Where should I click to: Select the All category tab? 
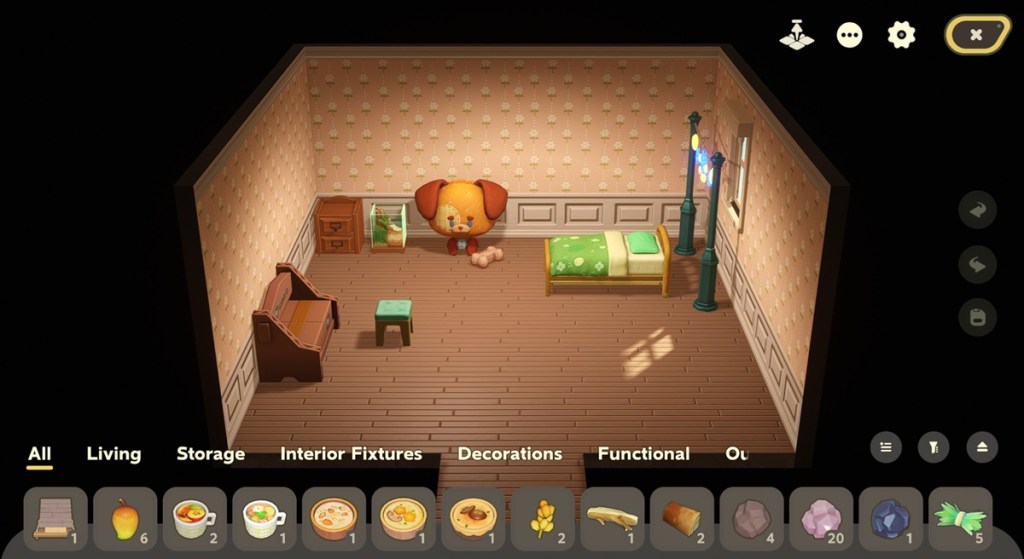click(x=40, y=453)
